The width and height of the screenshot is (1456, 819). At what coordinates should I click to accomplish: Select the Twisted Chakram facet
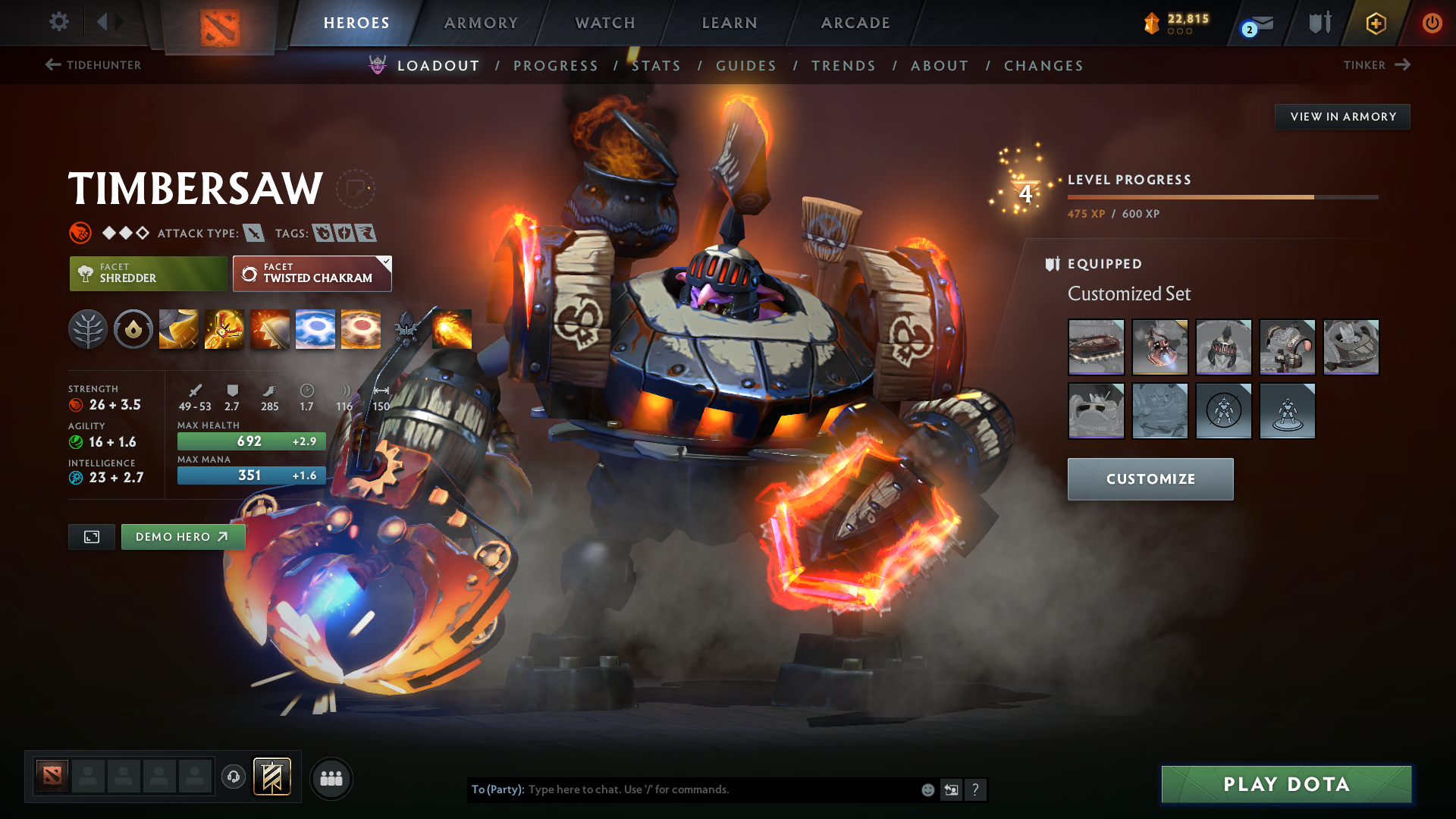(312, 273)
